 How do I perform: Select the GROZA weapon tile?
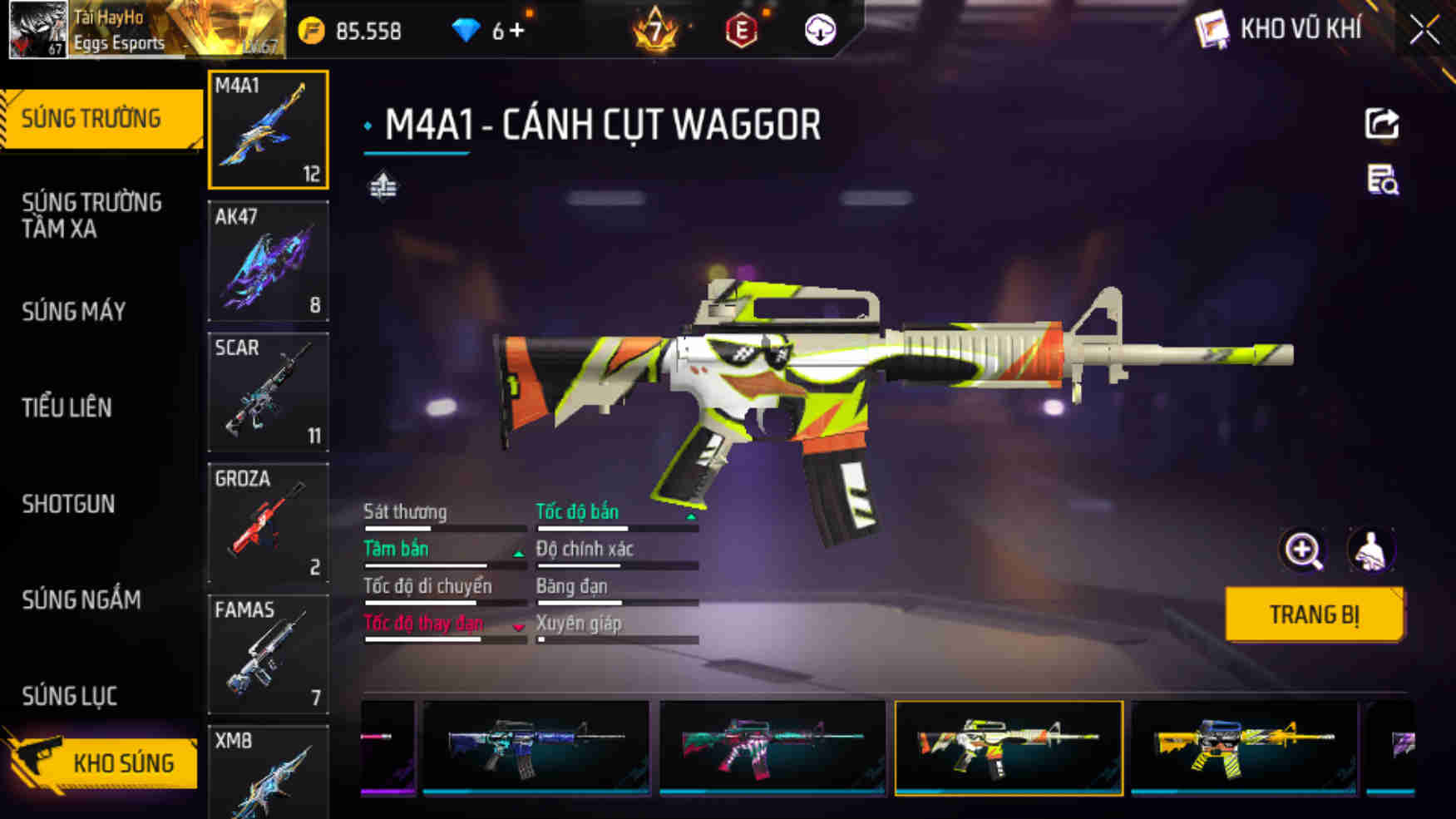(x=268, y=523)
